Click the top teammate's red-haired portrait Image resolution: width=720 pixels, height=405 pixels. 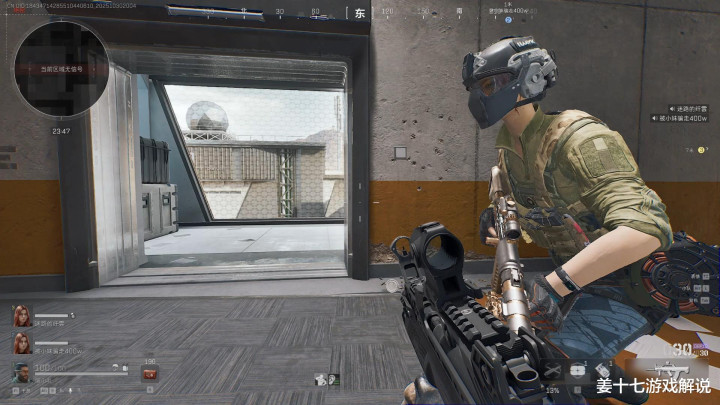(21, 315)
